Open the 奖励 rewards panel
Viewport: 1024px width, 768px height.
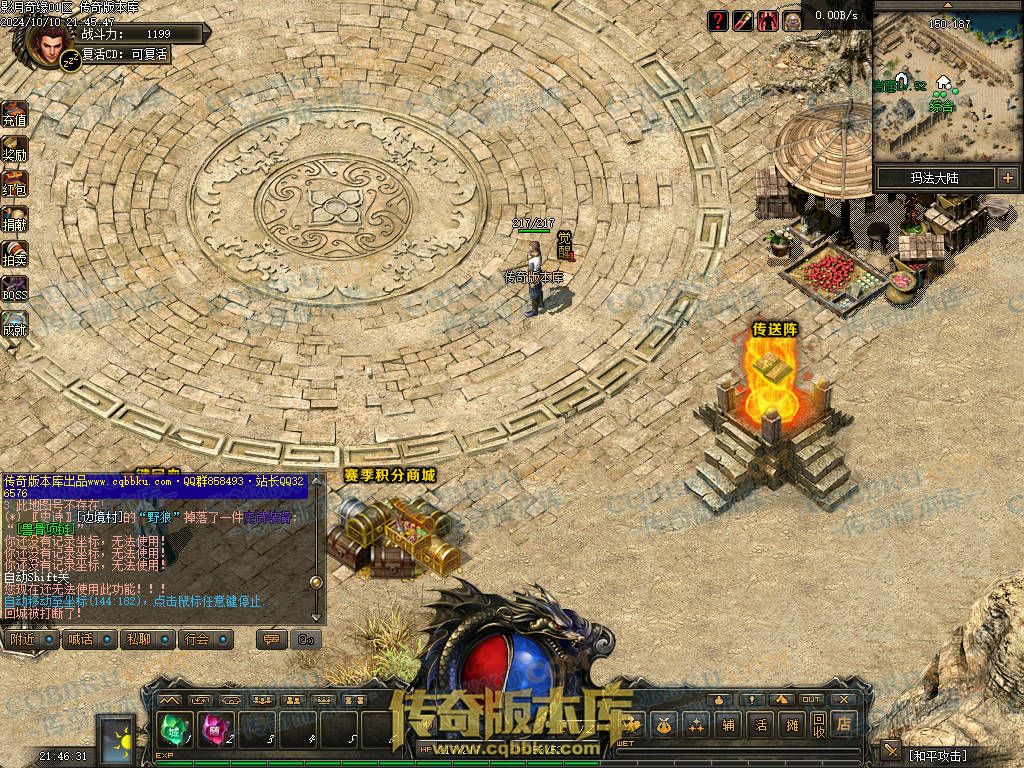click(14, 150)
